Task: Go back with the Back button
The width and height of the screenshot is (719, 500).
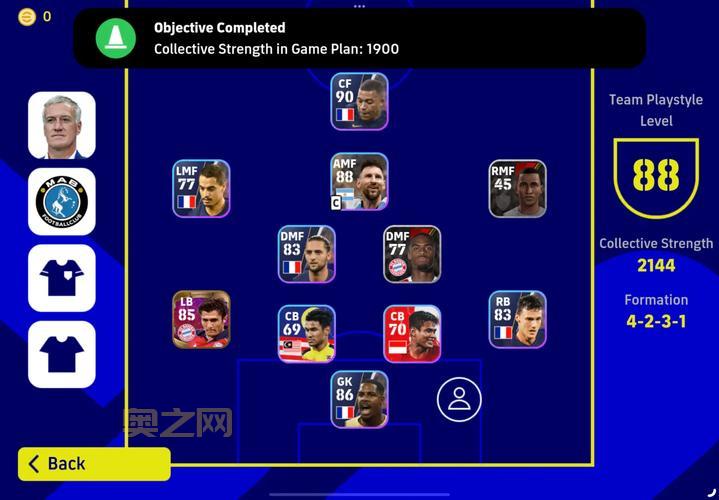Action: click(x=94, y=463)
